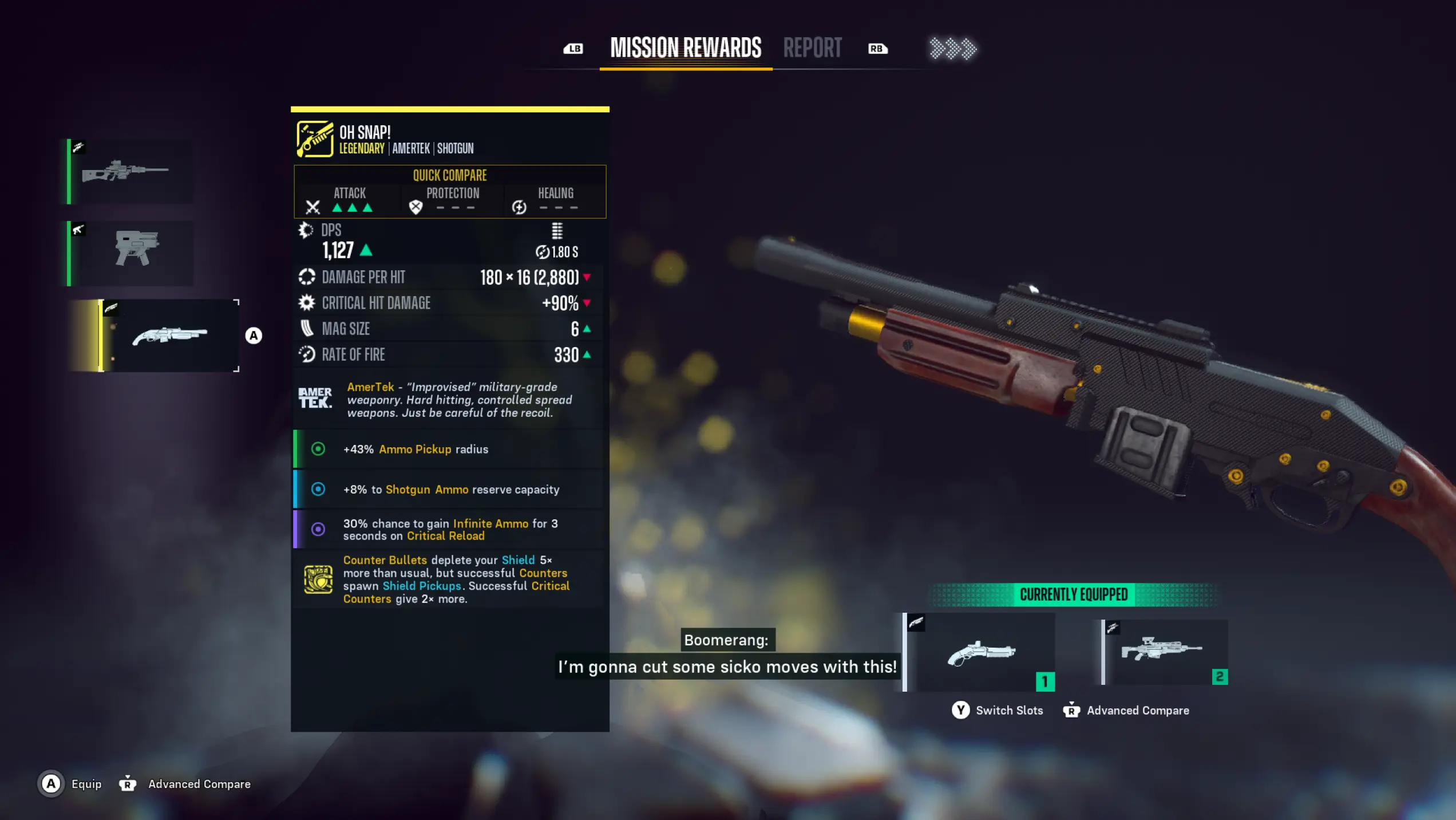Click the Ammo Pickup radius perk row
The height and width of the screenshot is (820, 1456).
pyautogui.click(x=449, y=449)
